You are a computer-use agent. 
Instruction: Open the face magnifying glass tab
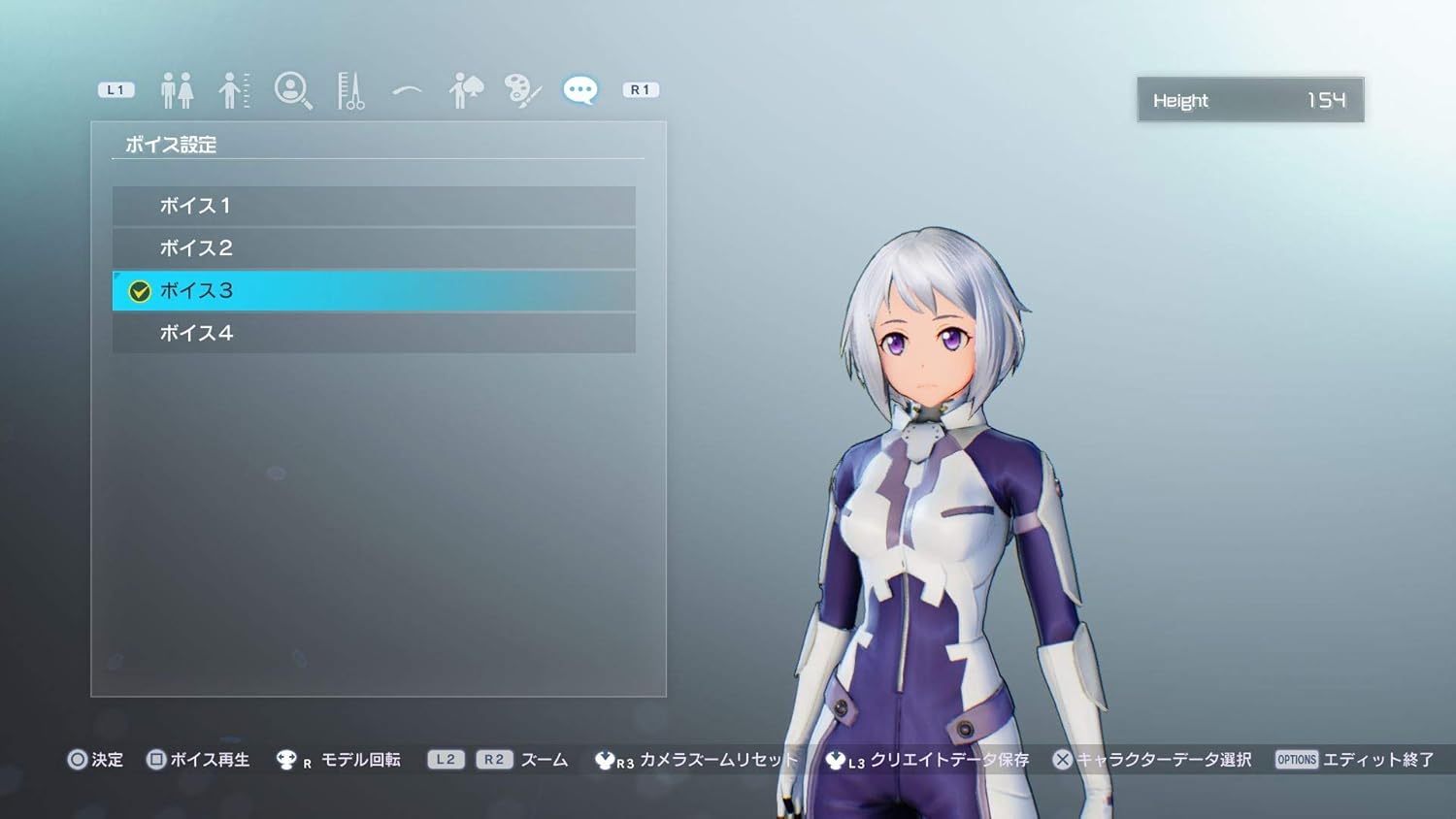292,90
